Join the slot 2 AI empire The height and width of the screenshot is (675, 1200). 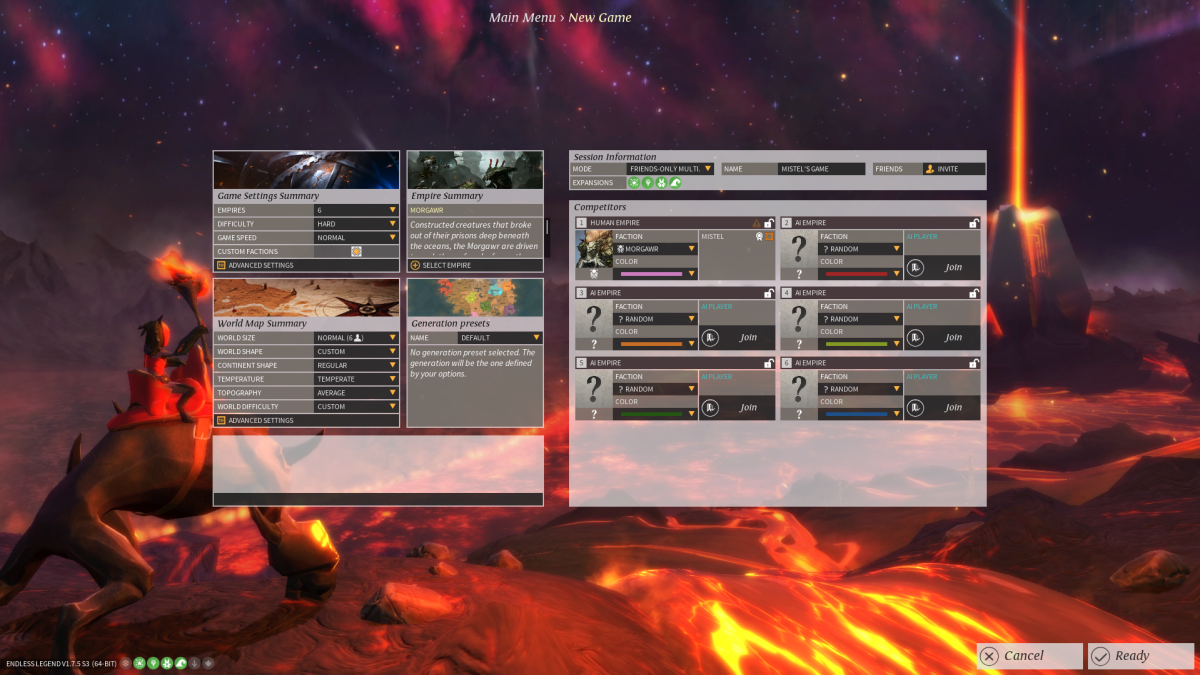pyautogui.click(x=943, y=268)
